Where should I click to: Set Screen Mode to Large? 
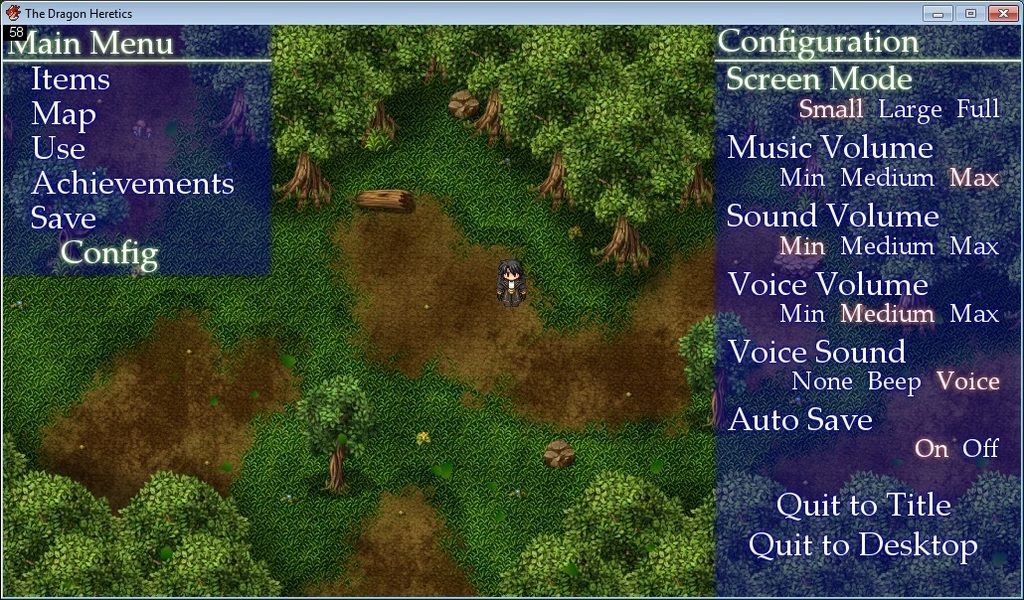pyautogui.click(x=910, y=109)
